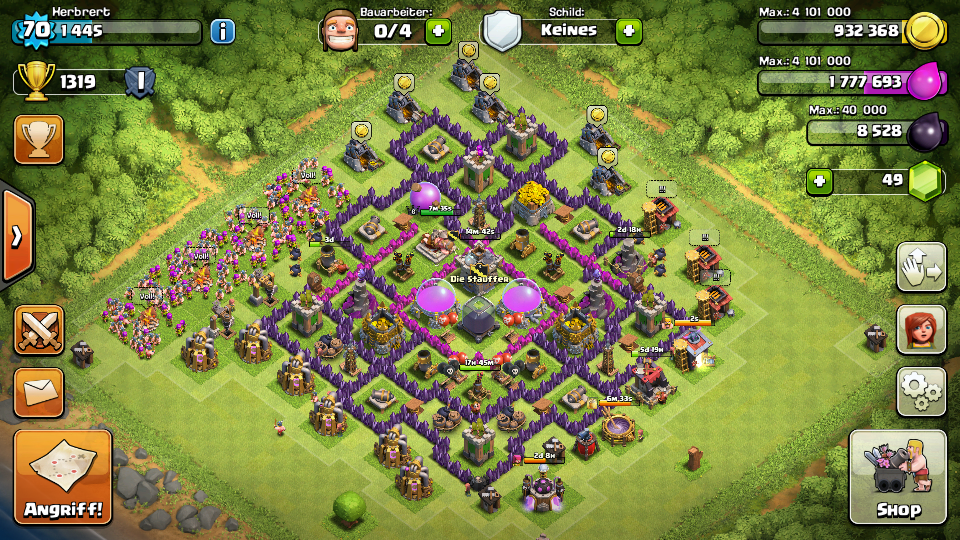Open the crossed swords battle log
The image size is (960, 540).
point(39,330)
